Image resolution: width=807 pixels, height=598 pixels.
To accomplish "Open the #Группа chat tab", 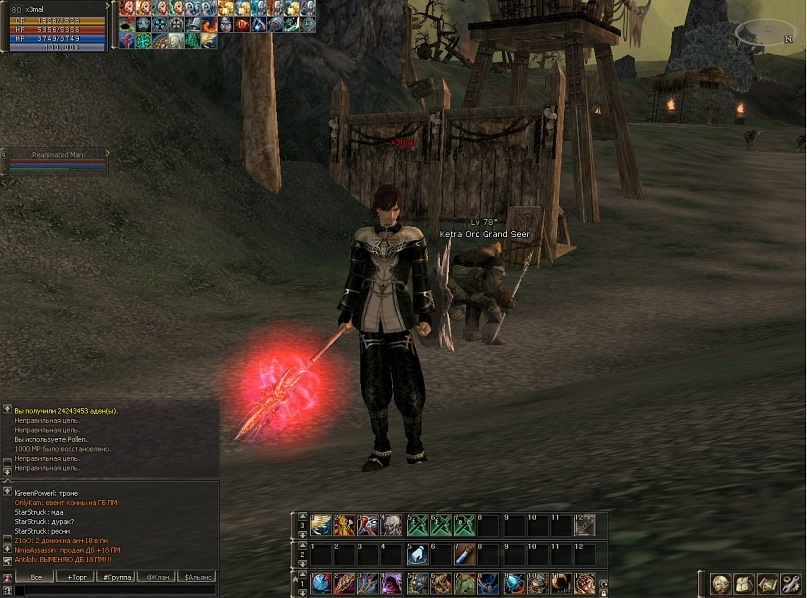I will point(117,578).
